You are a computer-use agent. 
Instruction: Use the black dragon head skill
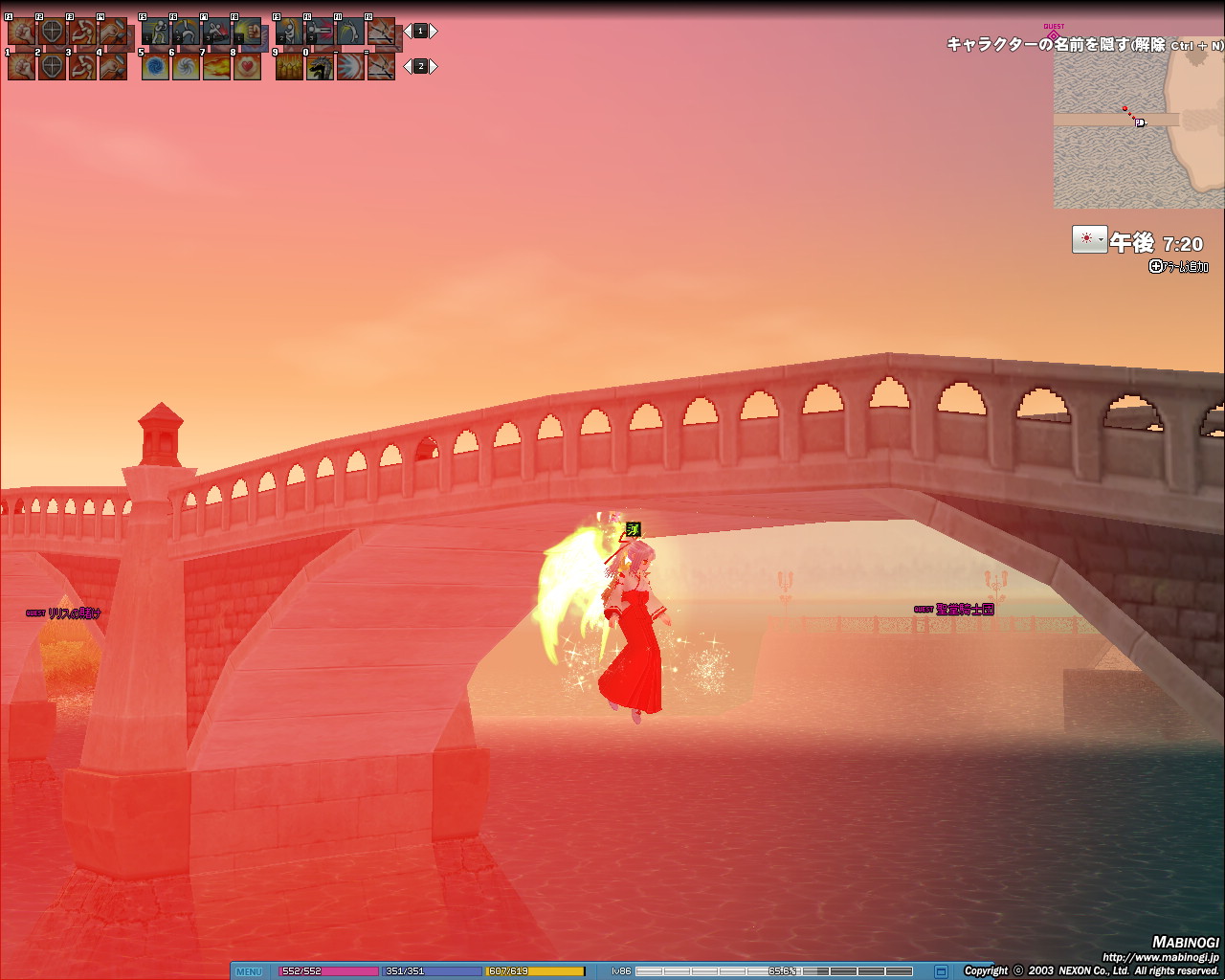pyautogui.click(x=320, y=66)
